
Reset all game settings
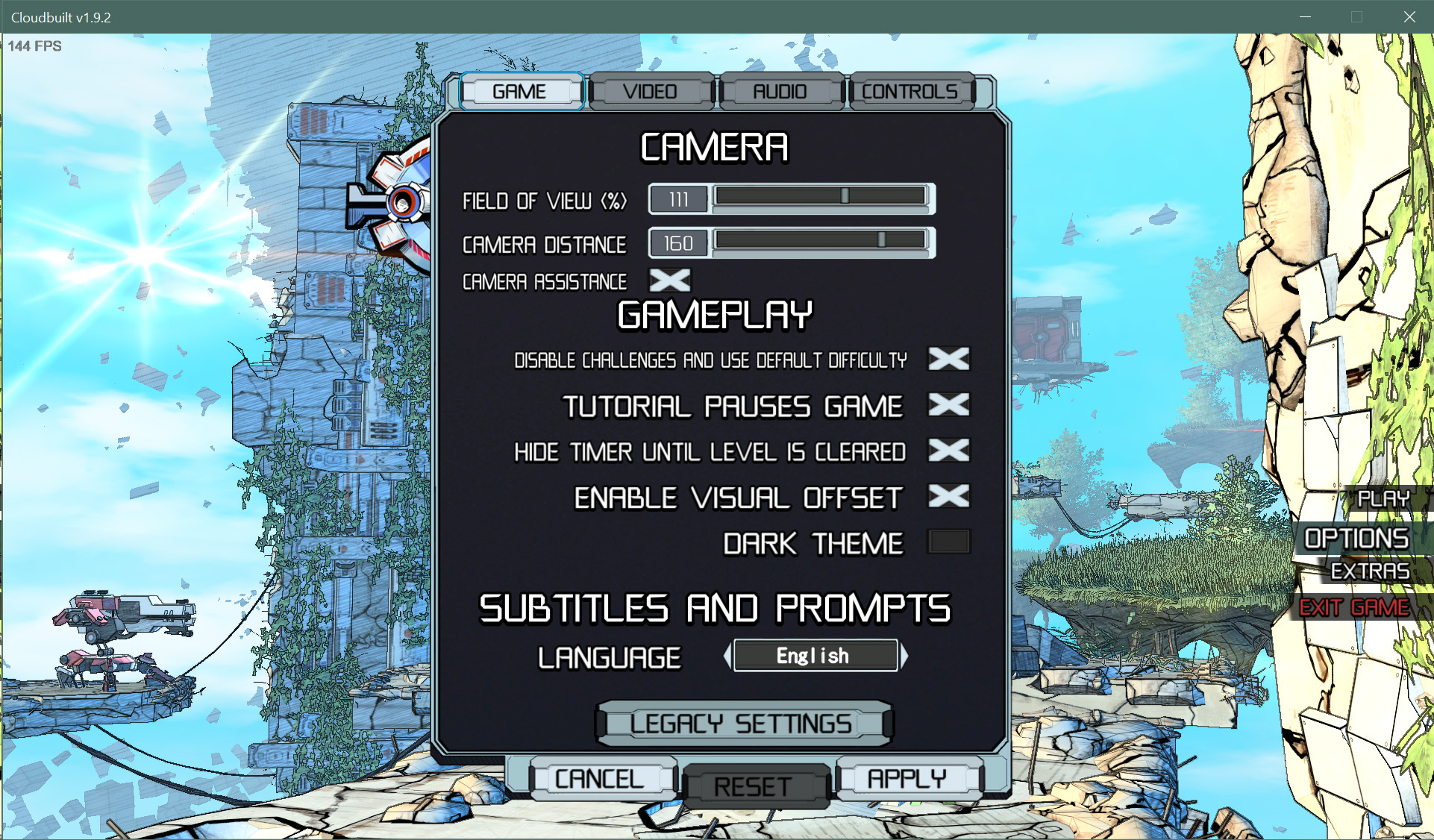click(753, 786)
